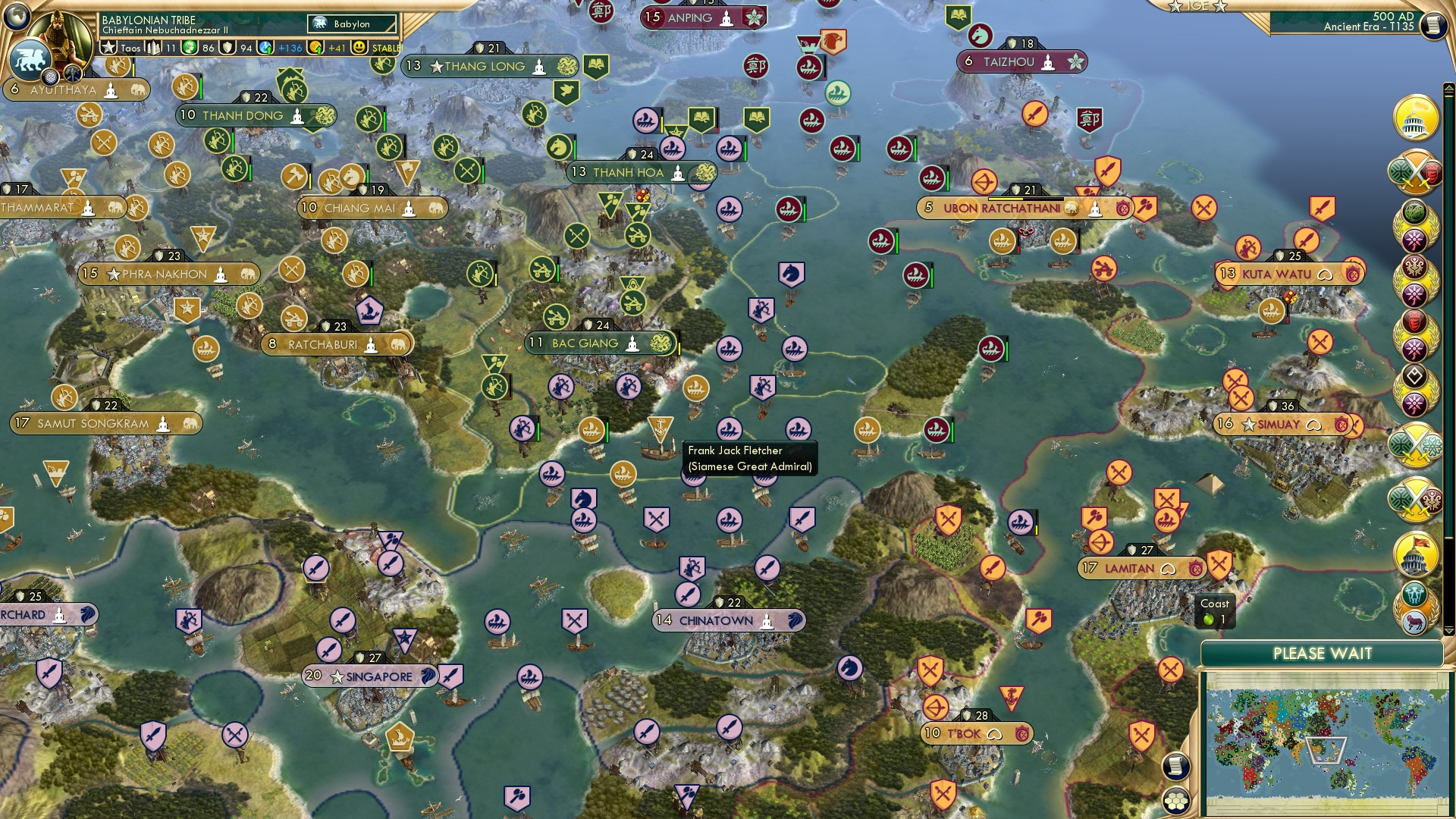The width and height of the screenshot is (1456, 819).
Task: Open the IGE editor at the top of the screen
Action: coord(1197,8)
